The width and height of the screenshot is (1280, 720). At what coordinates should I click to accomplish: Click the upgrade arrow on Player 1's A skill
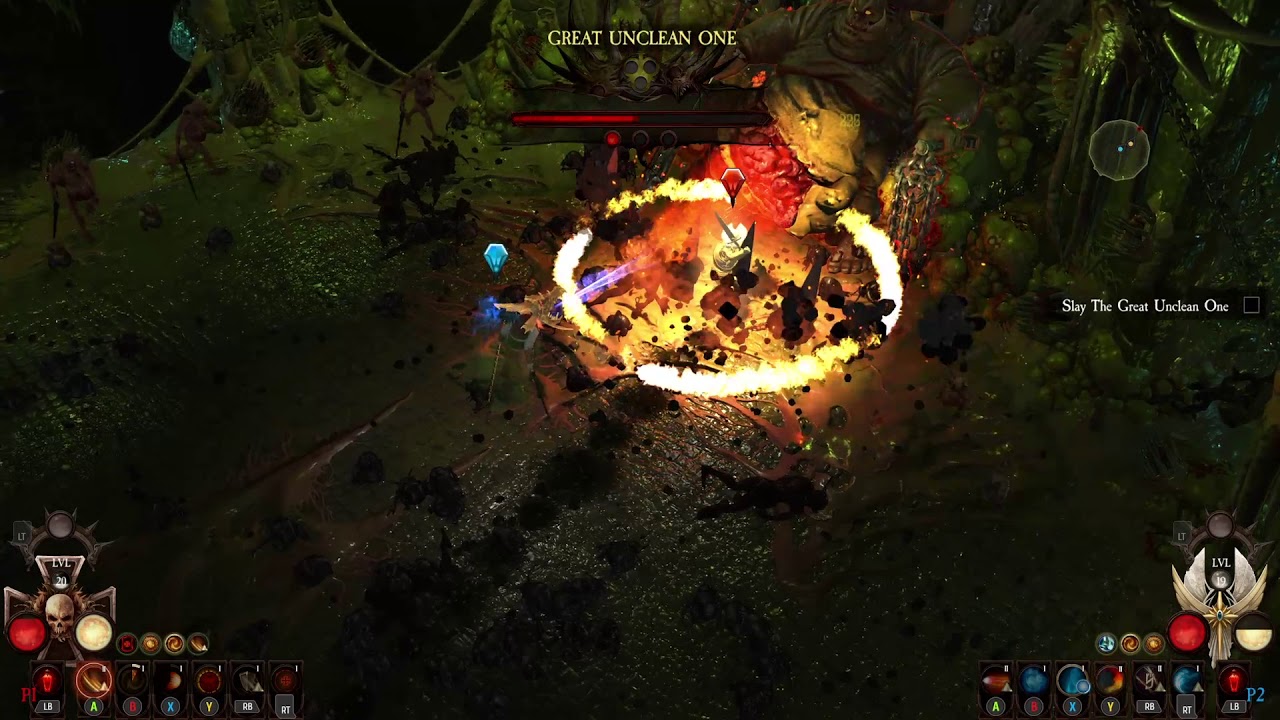tap(104, 684)
